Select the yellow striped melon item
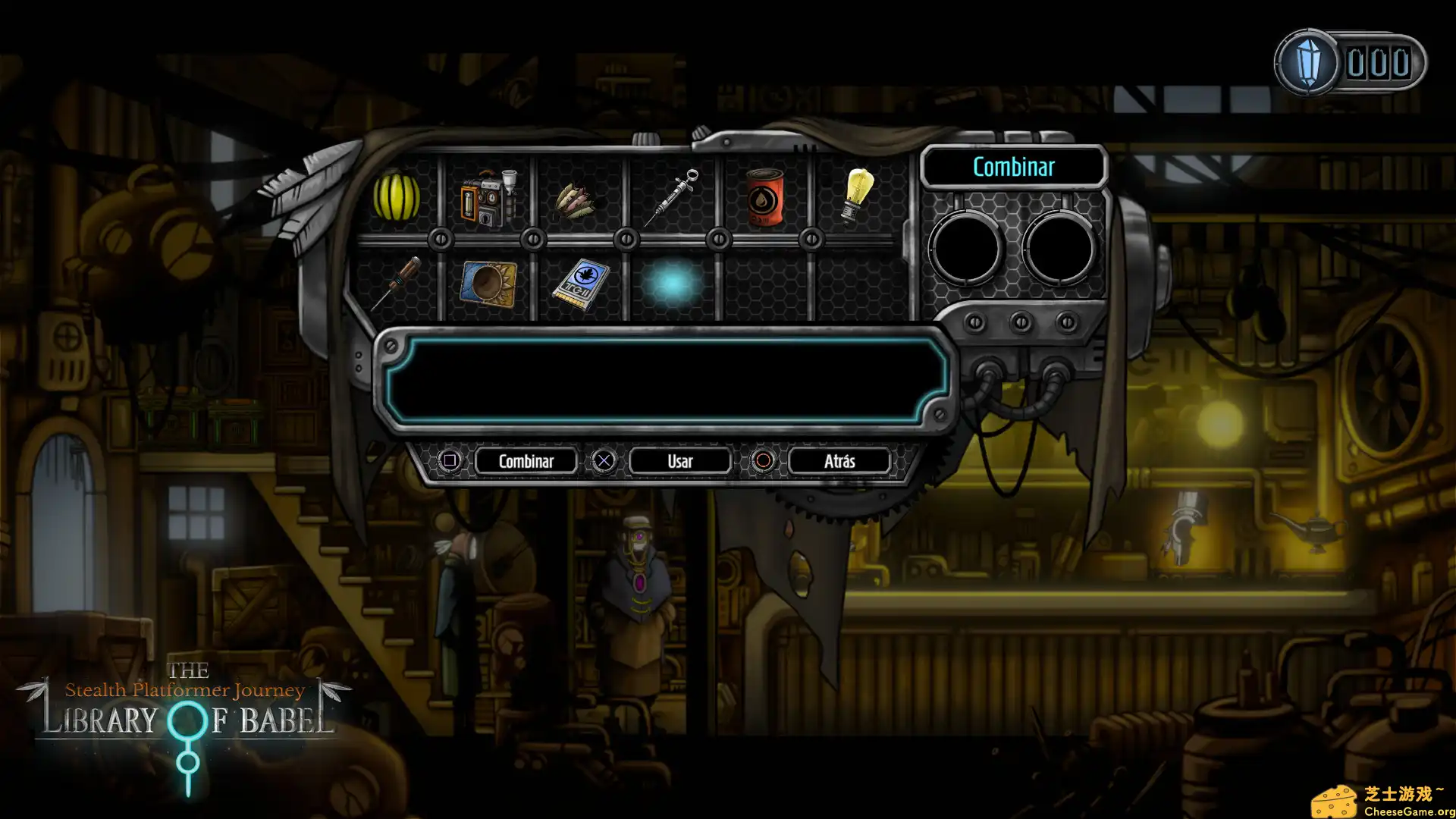Screen dimensions: 1456x819 tap(396, 197)
